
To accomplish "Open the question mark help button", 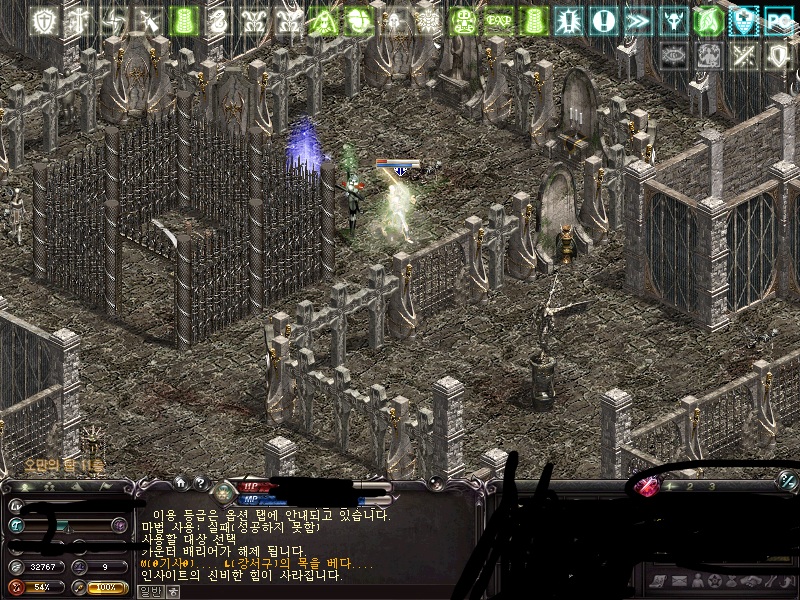I will point(201,484).
